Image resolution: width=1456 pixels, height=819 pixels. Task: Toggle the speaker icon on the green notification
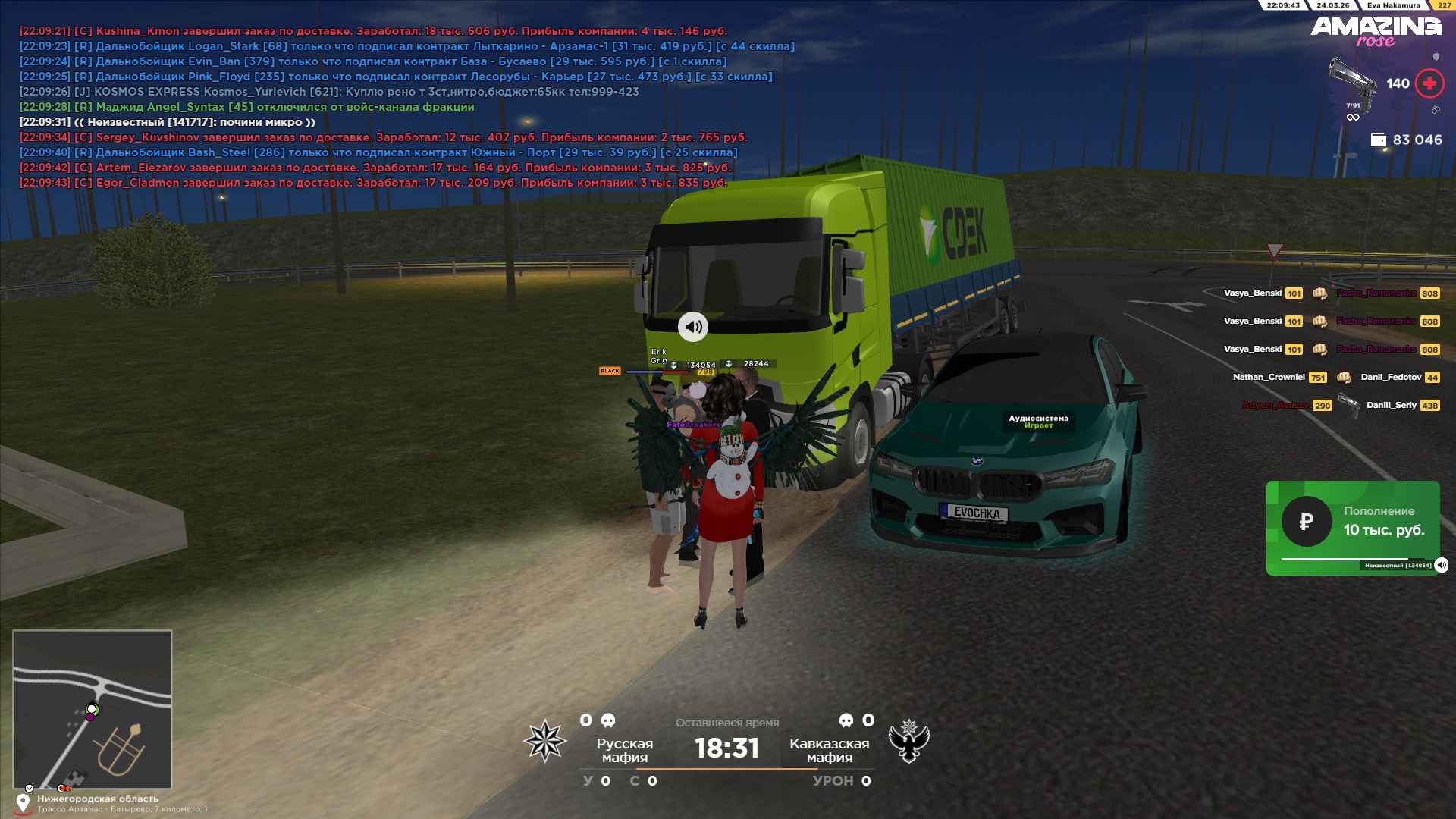[1442, 565]
